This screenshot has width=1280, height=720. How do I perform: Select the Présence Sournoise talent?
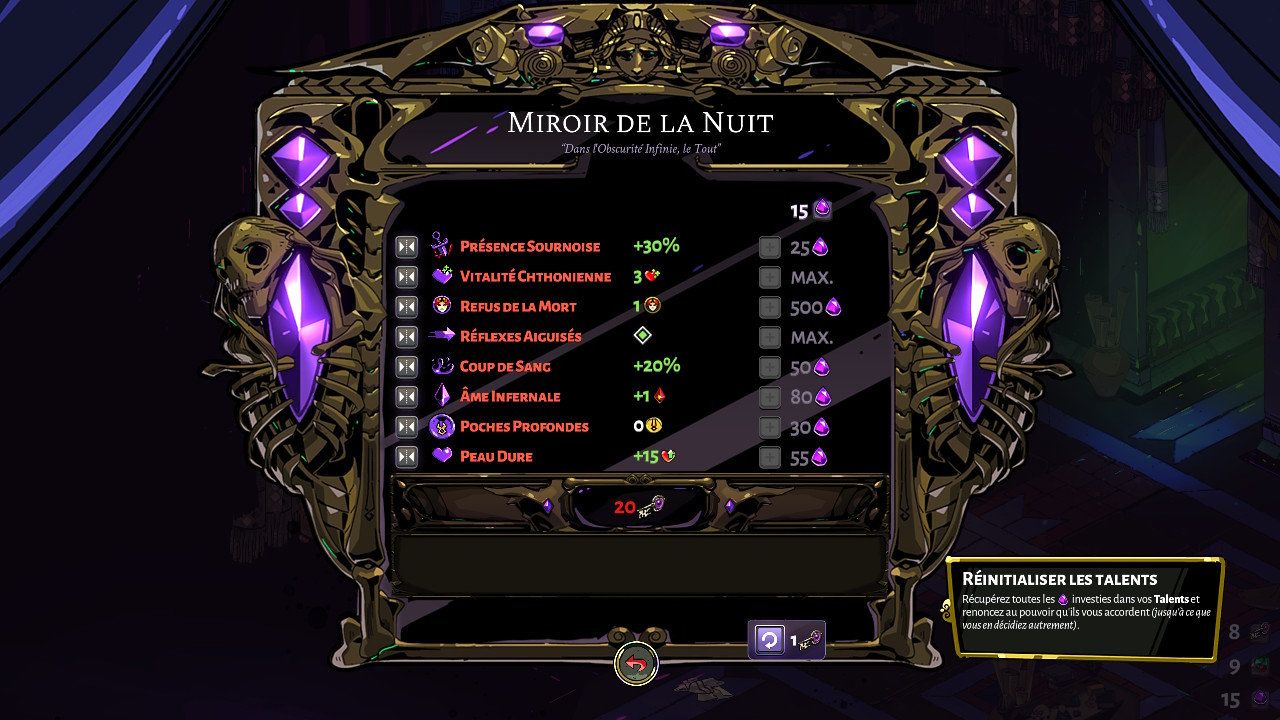click(x=530, y=247)
